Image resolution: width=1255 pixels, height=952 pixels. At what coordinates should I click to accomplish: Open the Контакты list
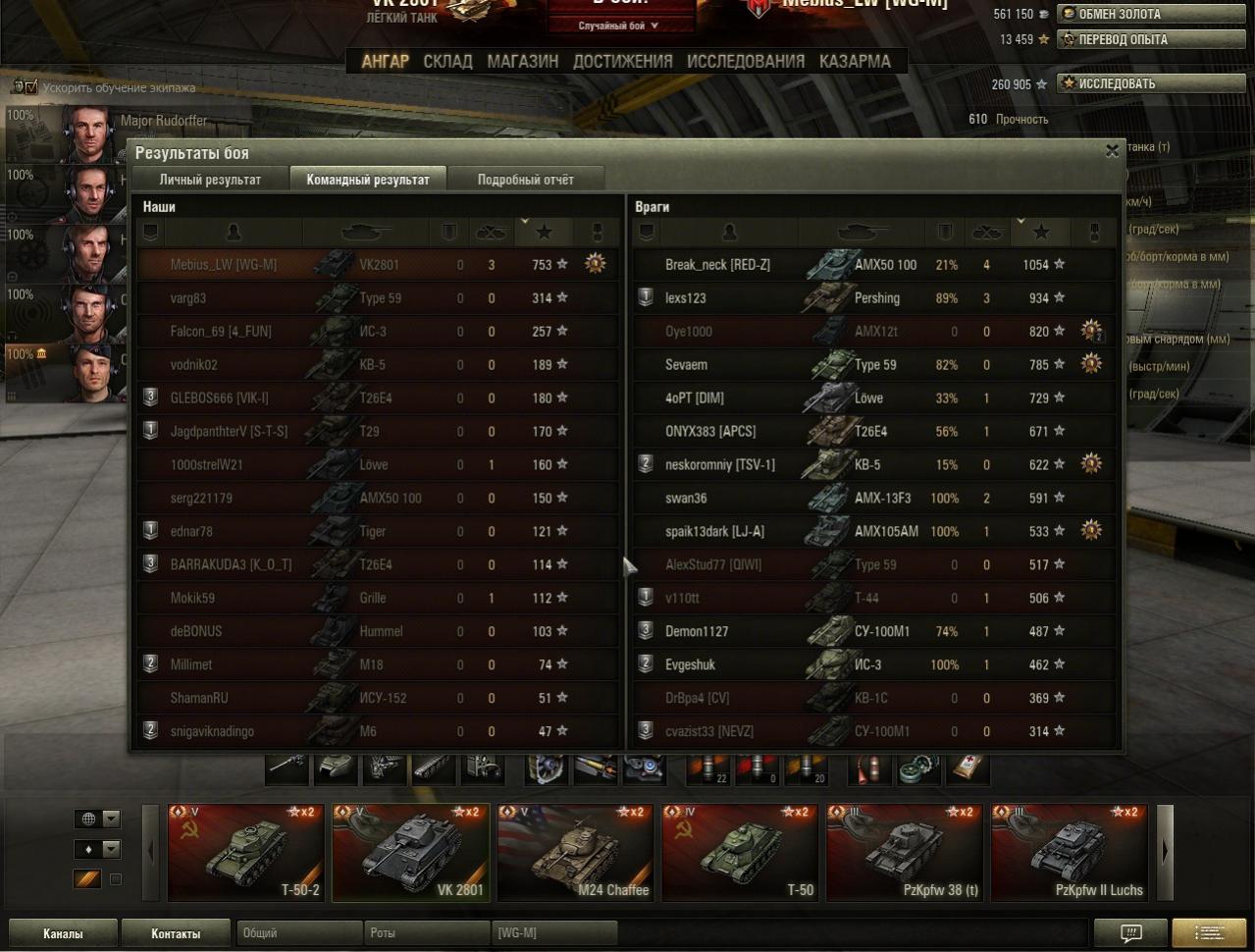click(176, 933)
